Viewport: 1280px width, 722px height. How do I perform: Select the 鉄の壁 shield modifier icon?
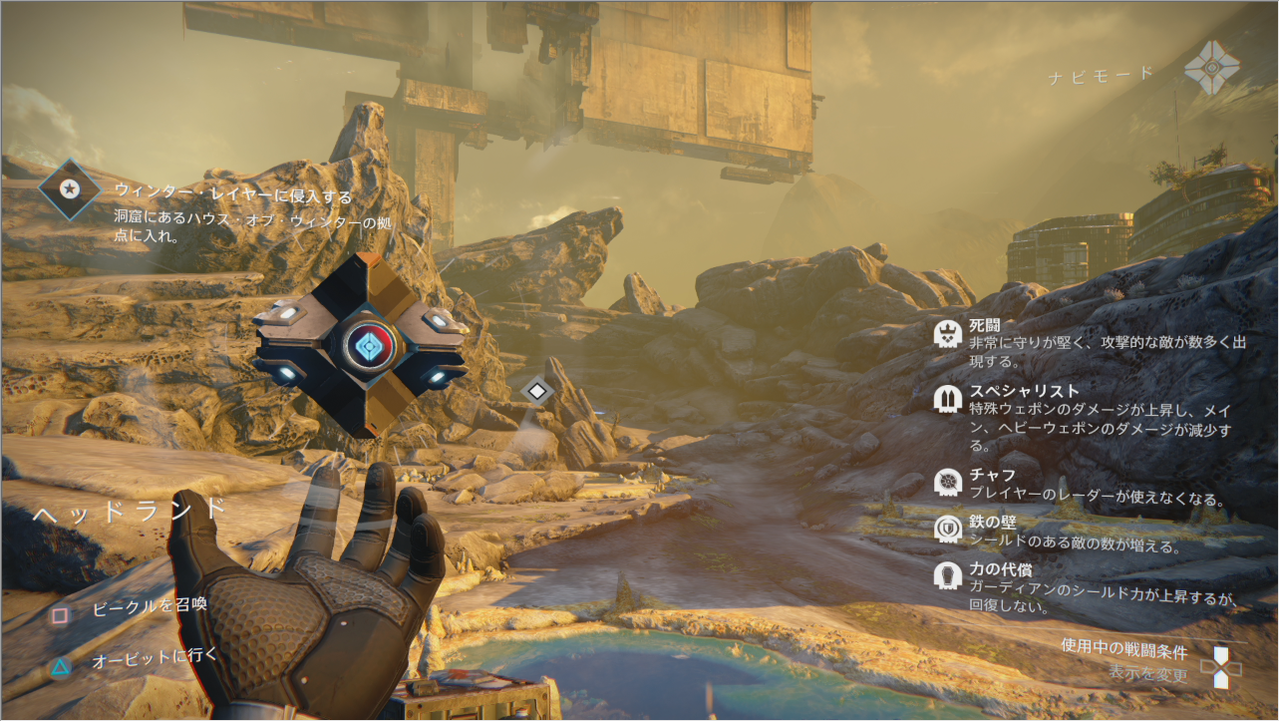(947, 529)
